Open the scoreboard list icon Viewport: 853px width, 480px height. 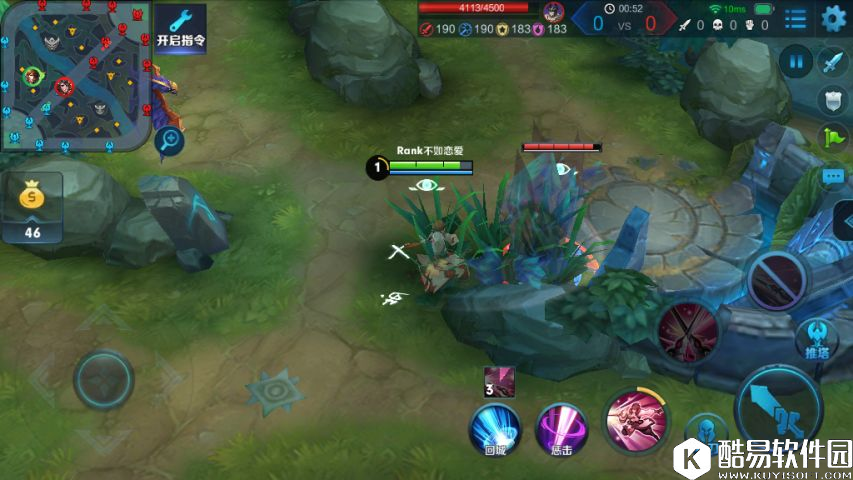(x=796, y=18)
